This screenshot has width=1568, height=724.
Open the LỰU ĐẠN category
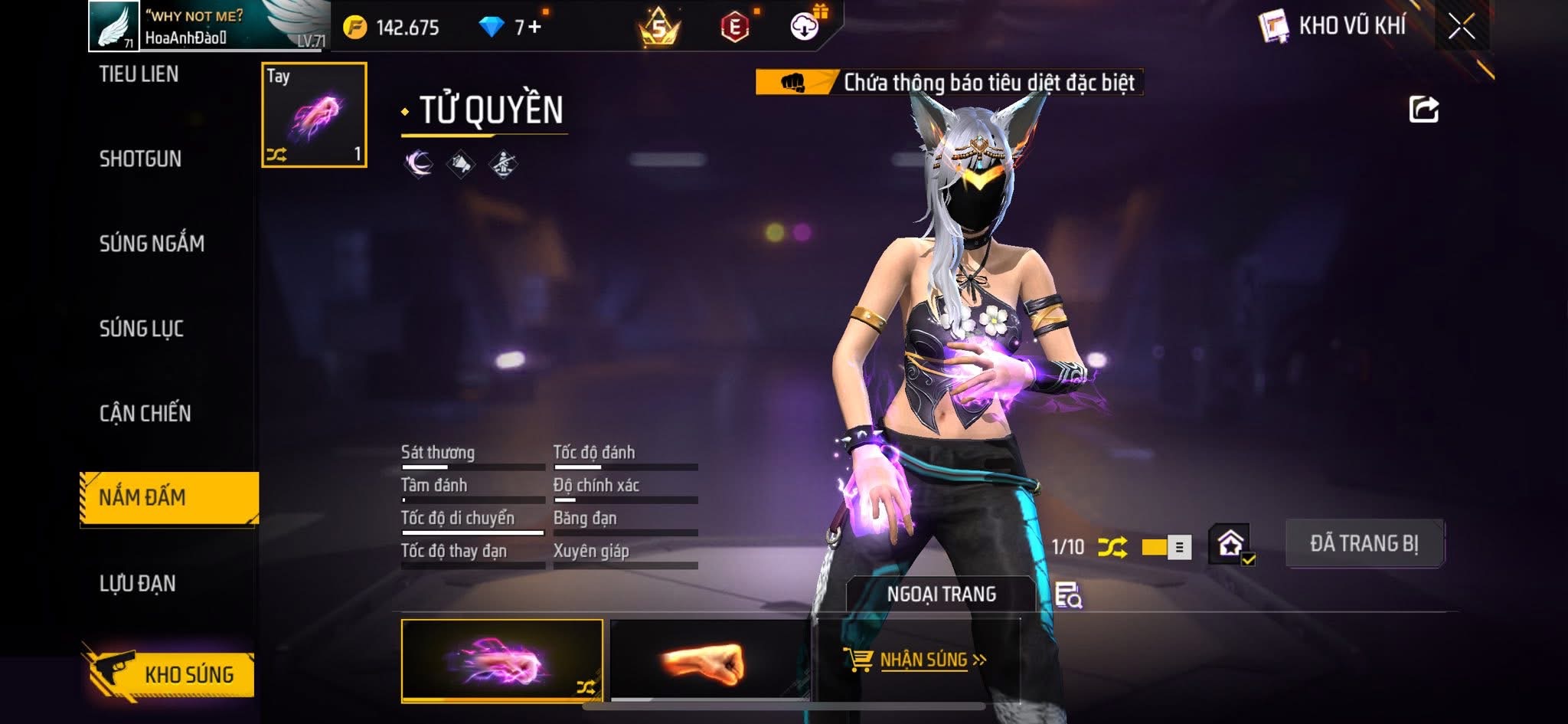[138, 584]
